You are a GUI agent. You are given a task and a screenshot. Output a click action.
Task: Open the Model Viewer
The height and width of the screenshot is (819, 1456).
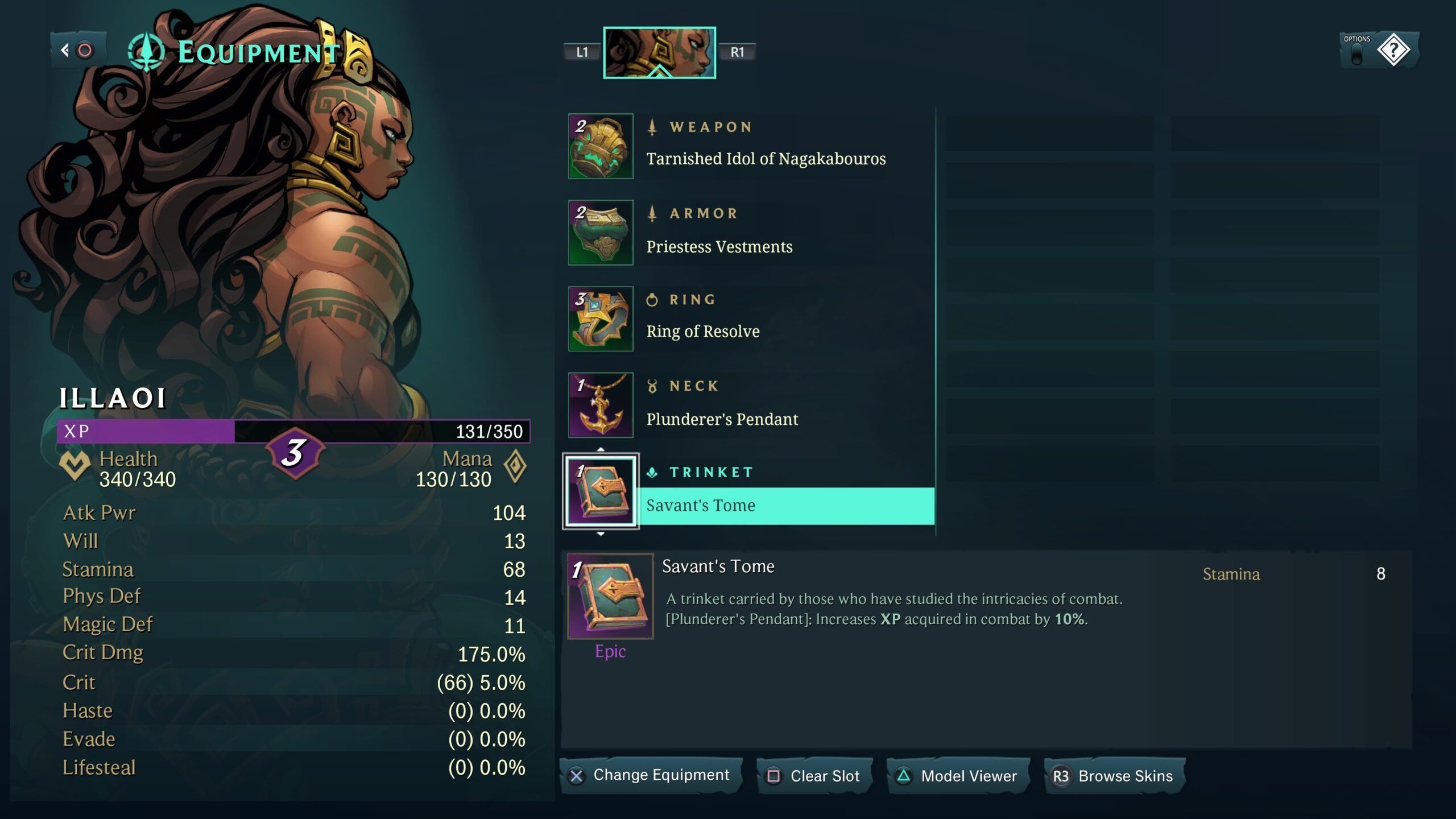[x=958, y=776]
